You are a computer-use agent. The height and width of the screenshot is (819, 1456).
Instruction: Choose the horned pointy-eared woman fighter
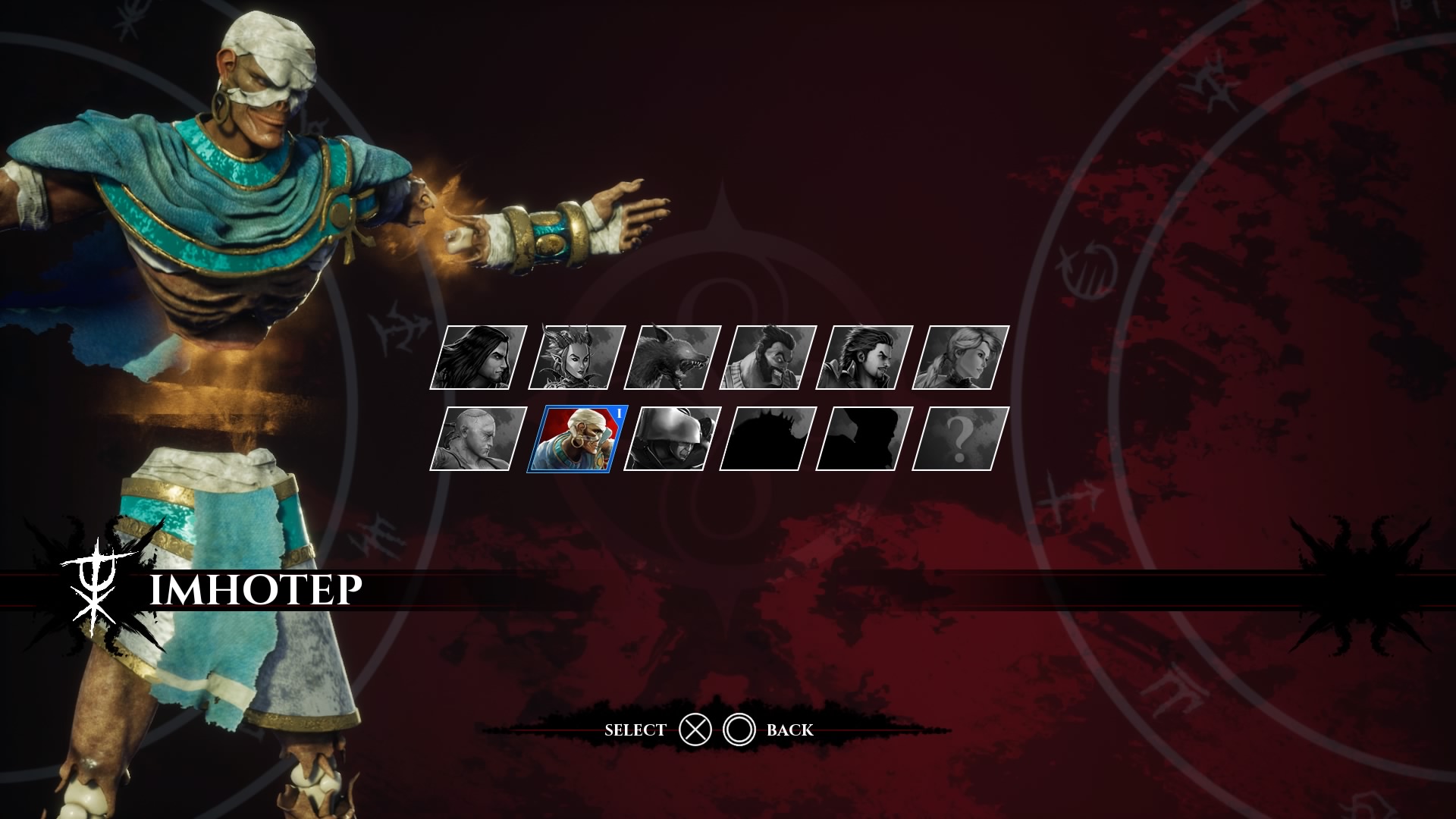(576, 358)
